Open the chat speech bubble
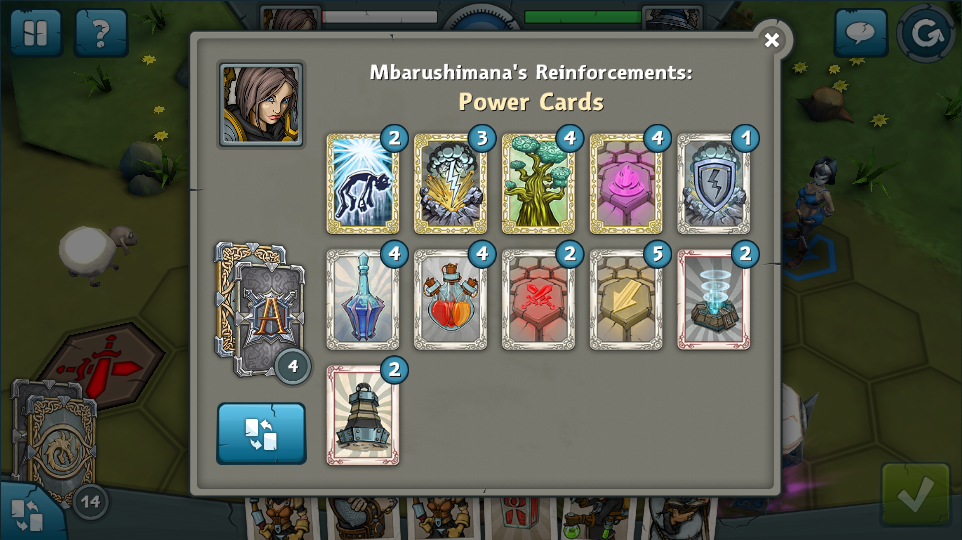The height and width of the screenshot is (540, 962). point(860,33)
